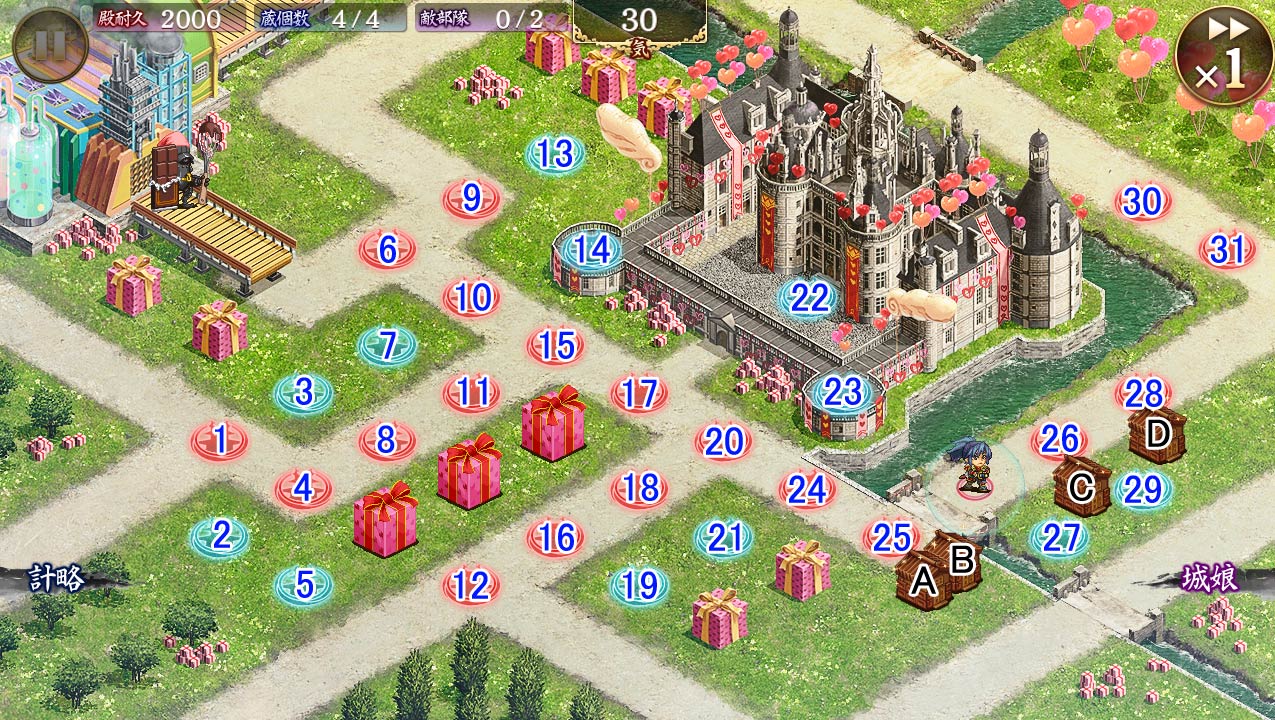This screenshot has width=1275, height=720.
Task: Select the blue tile numbered 5
Action: pos(304,585)
